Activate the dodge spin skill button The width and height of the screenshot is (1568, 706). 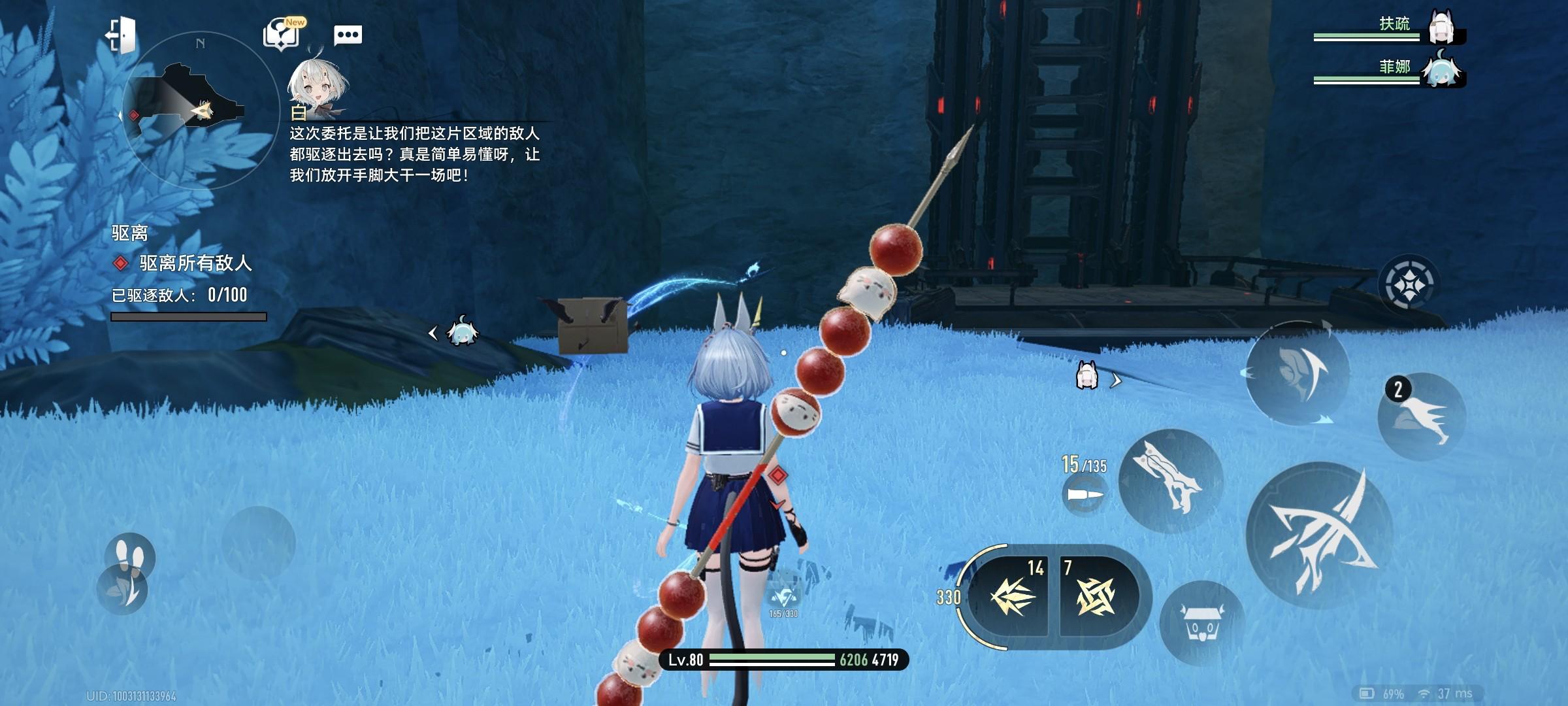point(1297,374)
